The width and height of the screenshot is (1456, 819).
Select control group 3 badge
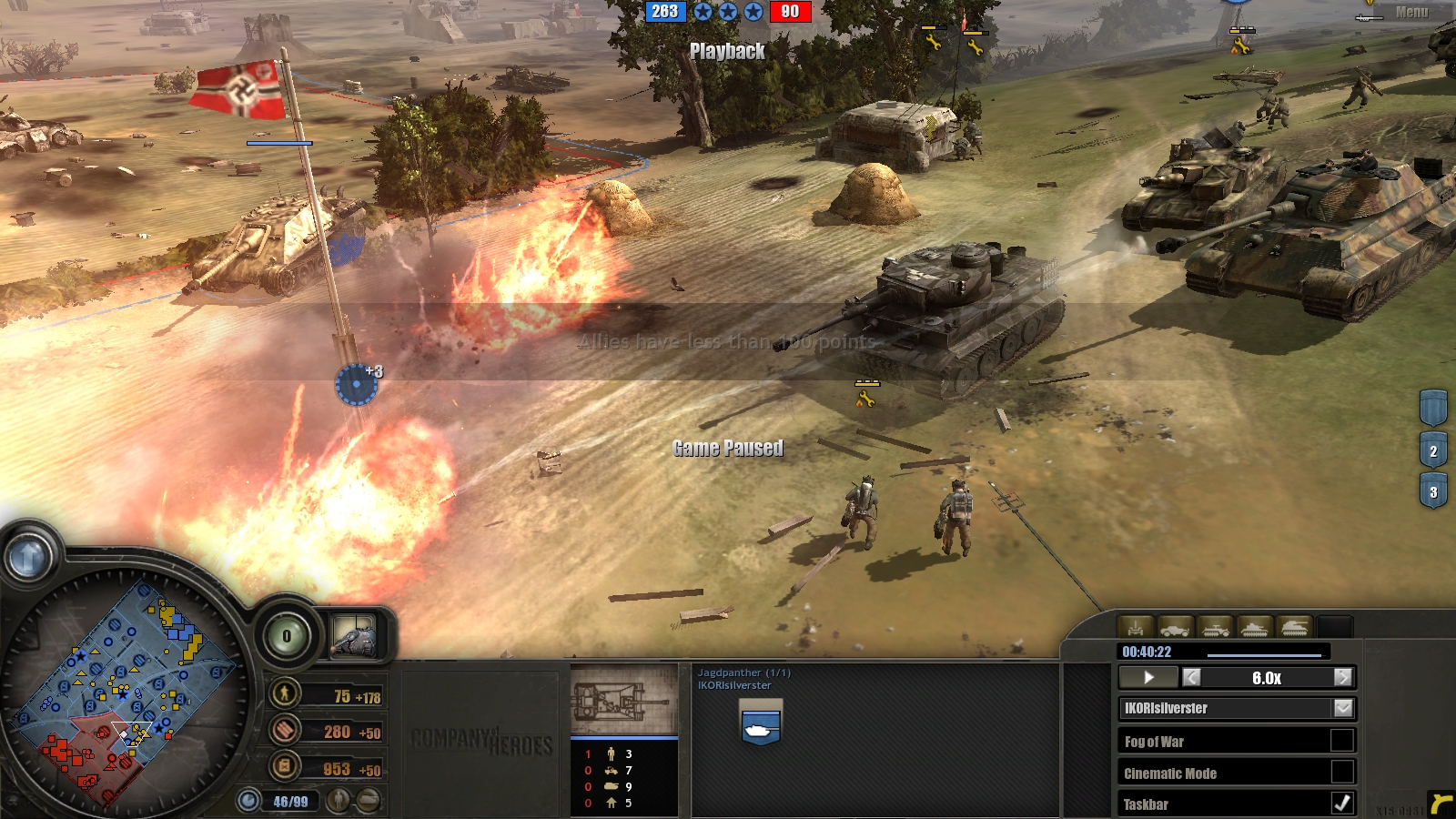point(1433,492)
